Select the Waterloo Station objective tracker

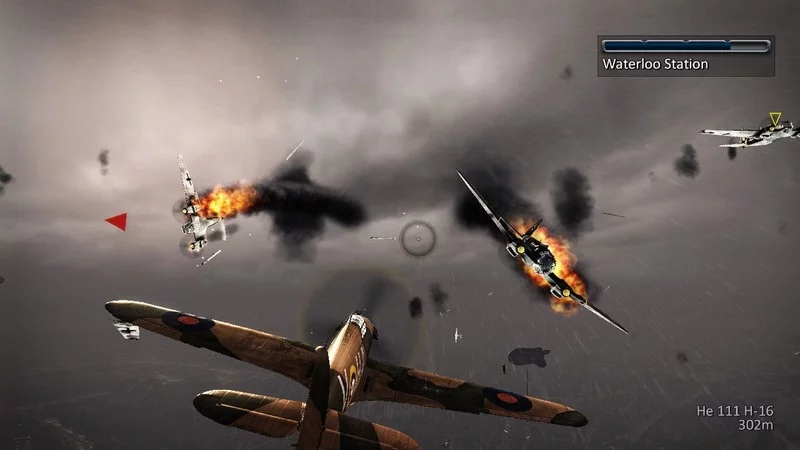point(686,56)
